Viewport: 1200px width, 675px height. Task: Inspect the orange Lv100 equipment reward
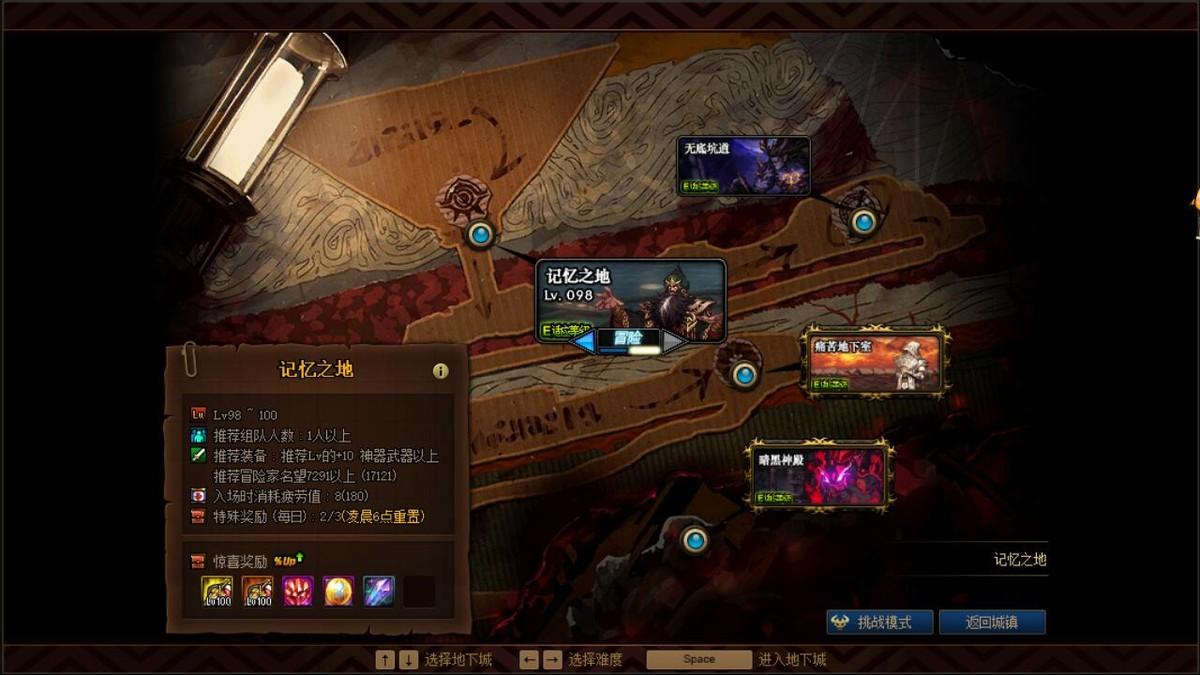(257, 591)
